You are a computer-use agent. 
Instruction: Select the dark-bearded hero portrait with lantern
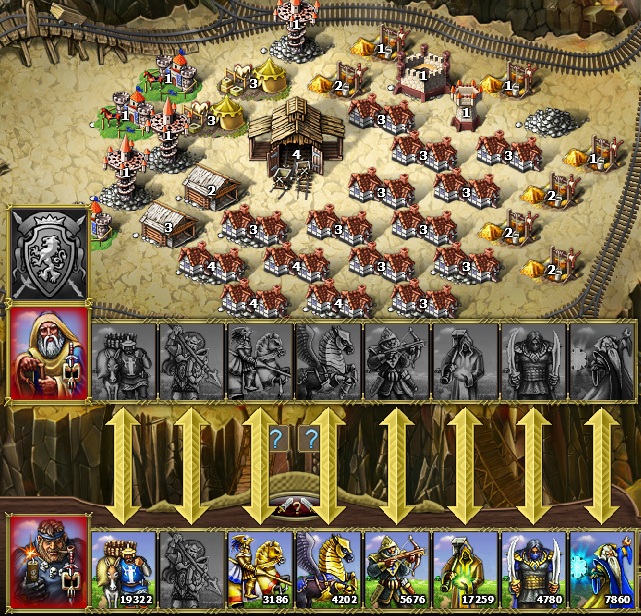coord(48,561)
